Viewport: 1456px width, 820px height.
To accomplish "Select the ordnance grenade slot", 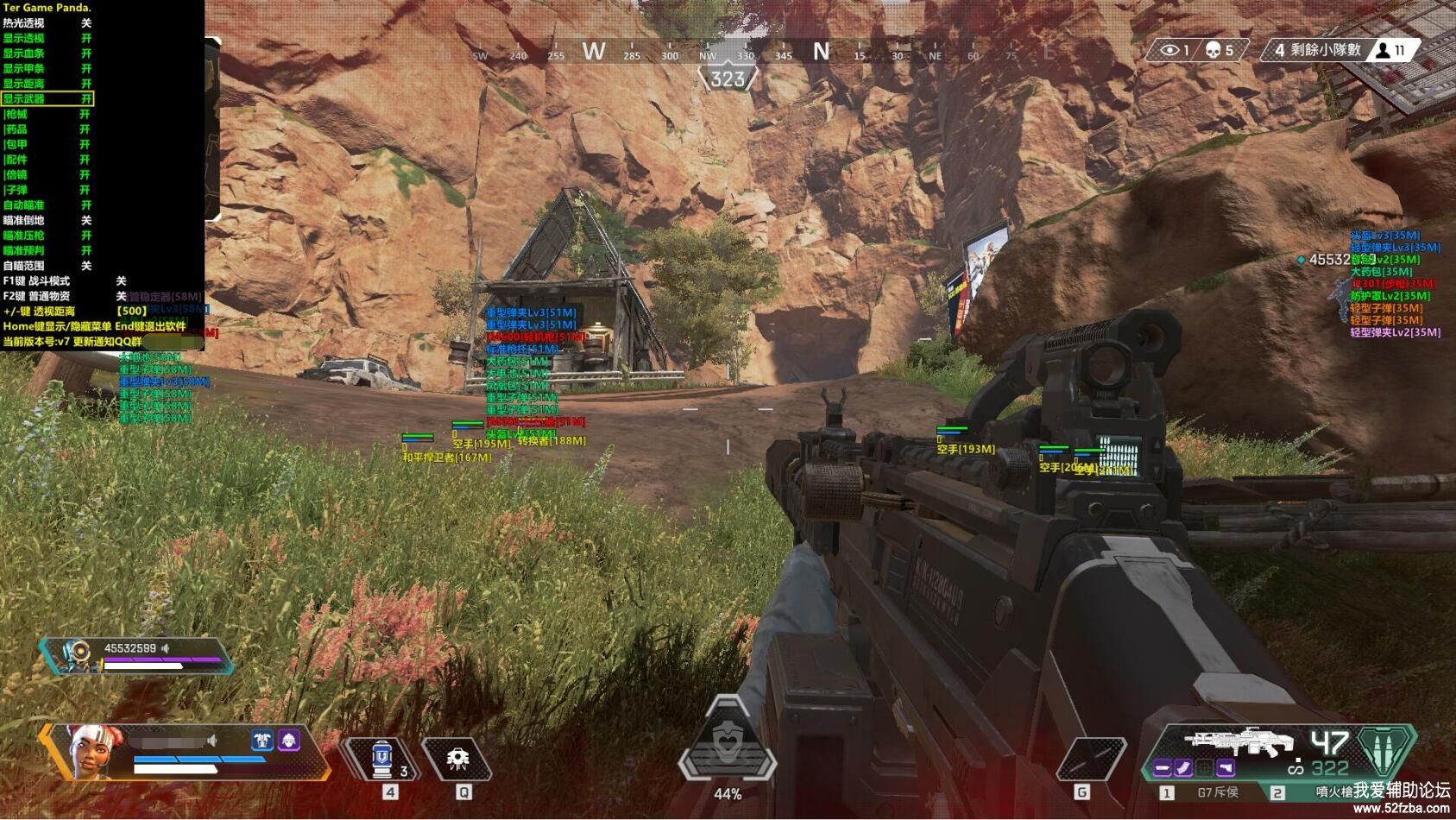I will pos(1091,760).
